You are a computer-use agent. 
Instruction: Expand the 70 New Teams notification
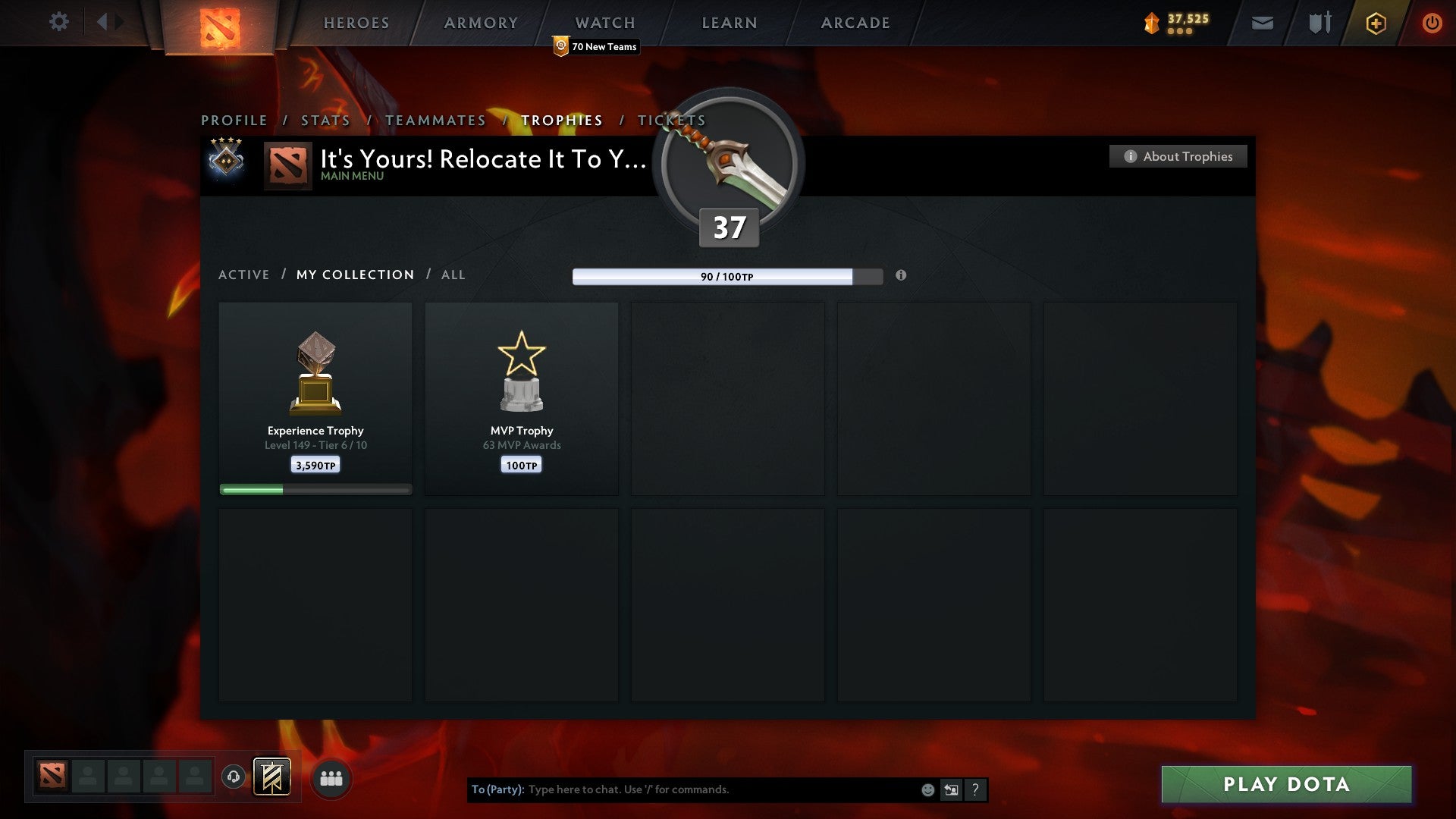(x=596, y=46)
